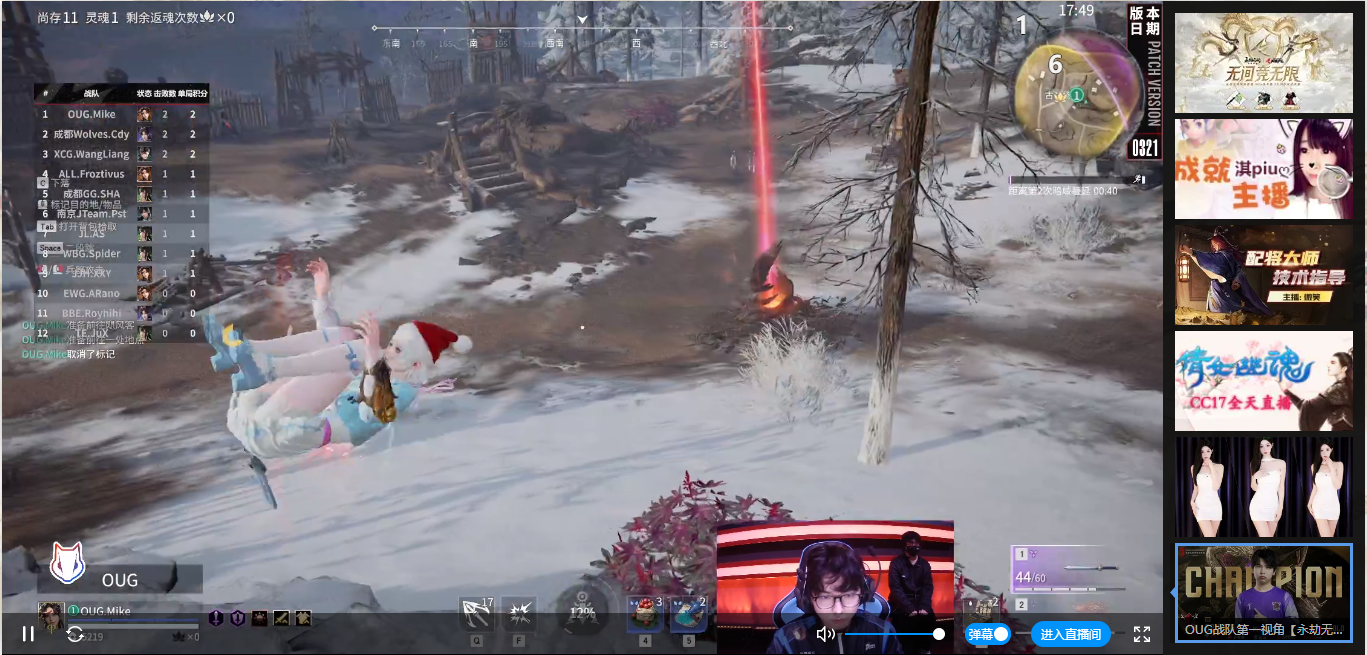The image size is (1367, 655).
Task: Select the OUG战队第一视角 Champion thumbnail
Action: click(x=1263, y=592)
